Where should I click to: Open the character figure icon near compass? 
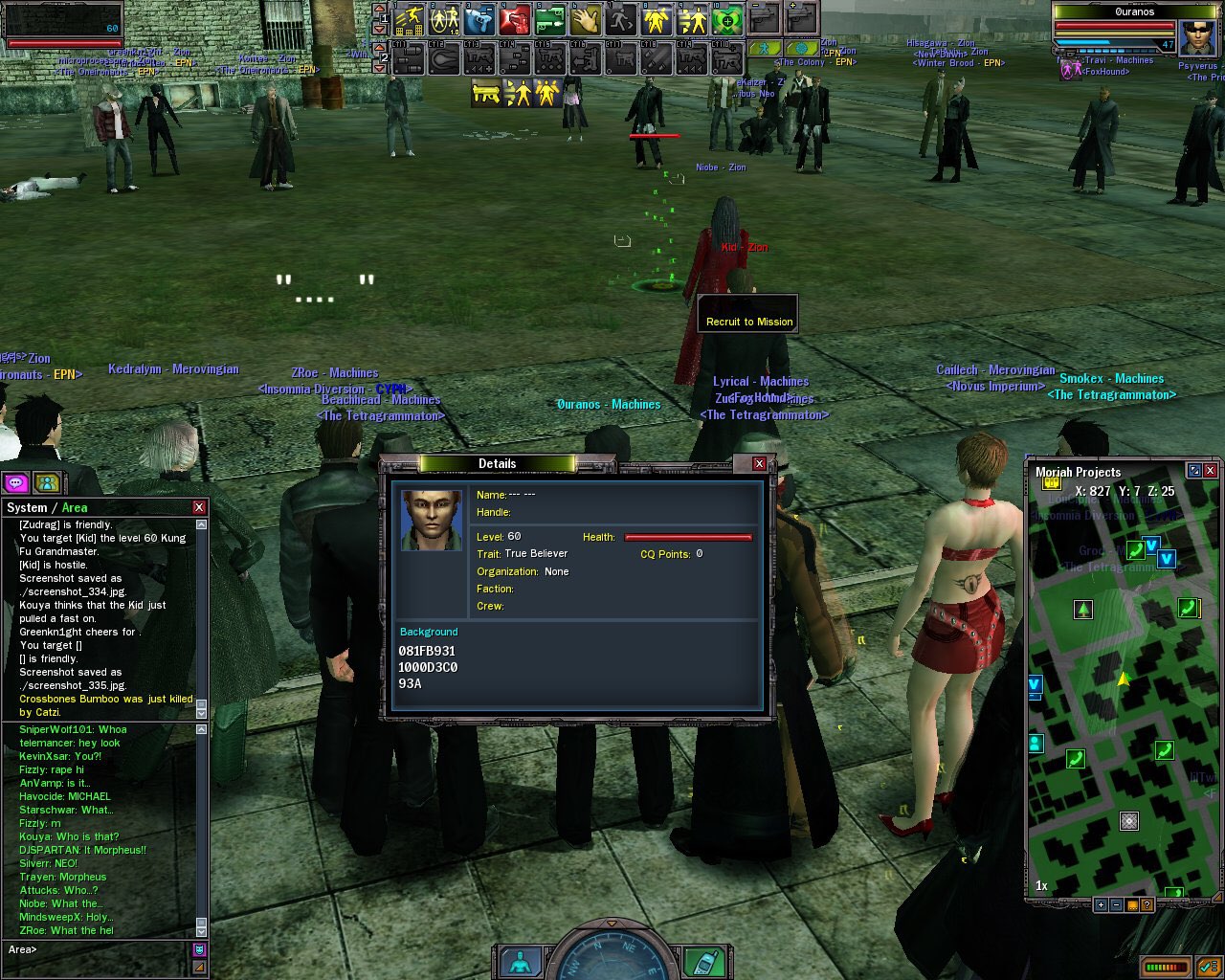[521, 962]
